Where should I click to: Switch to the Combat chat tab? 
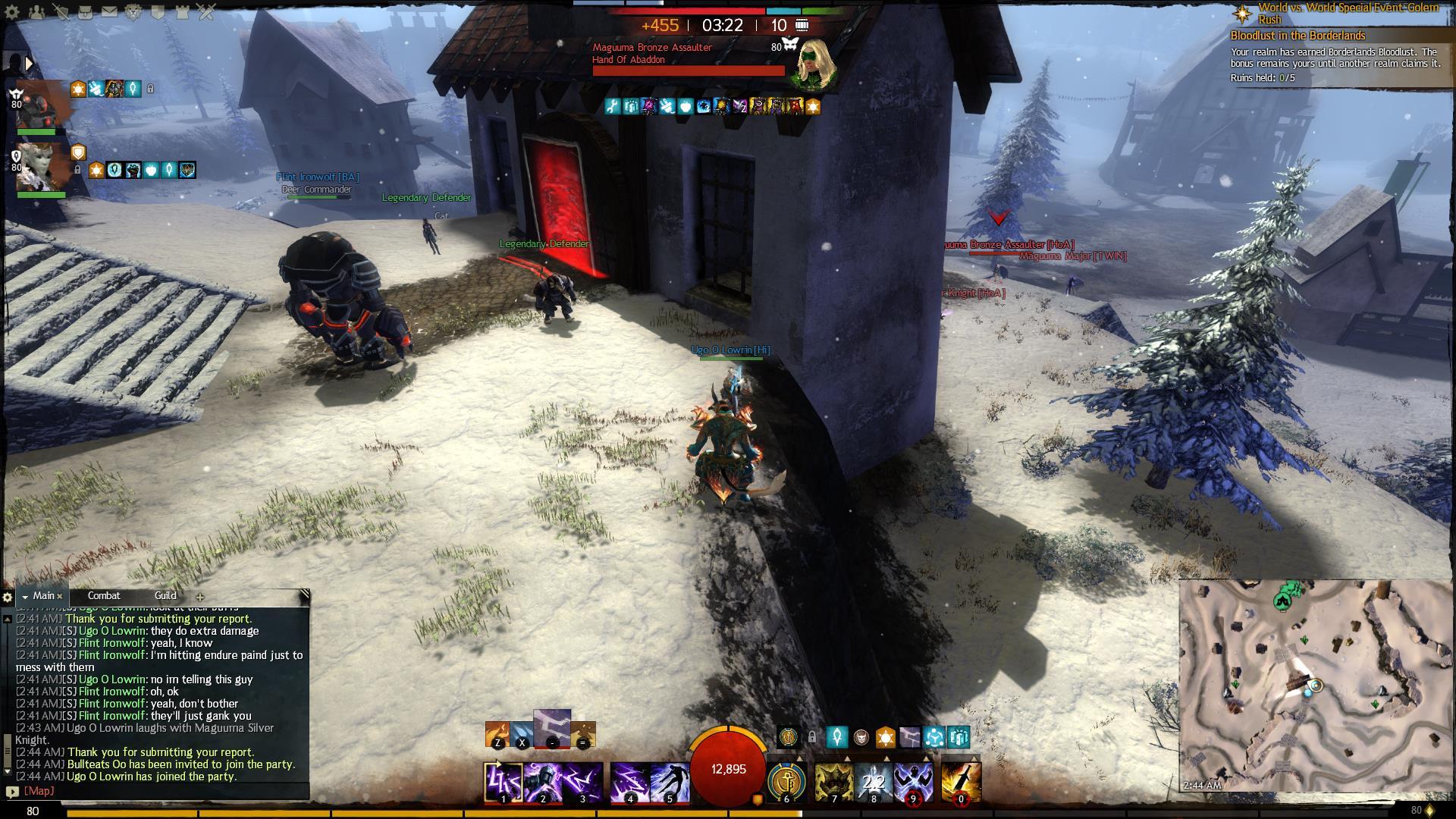pyautogui.click(x=104, y=596)
